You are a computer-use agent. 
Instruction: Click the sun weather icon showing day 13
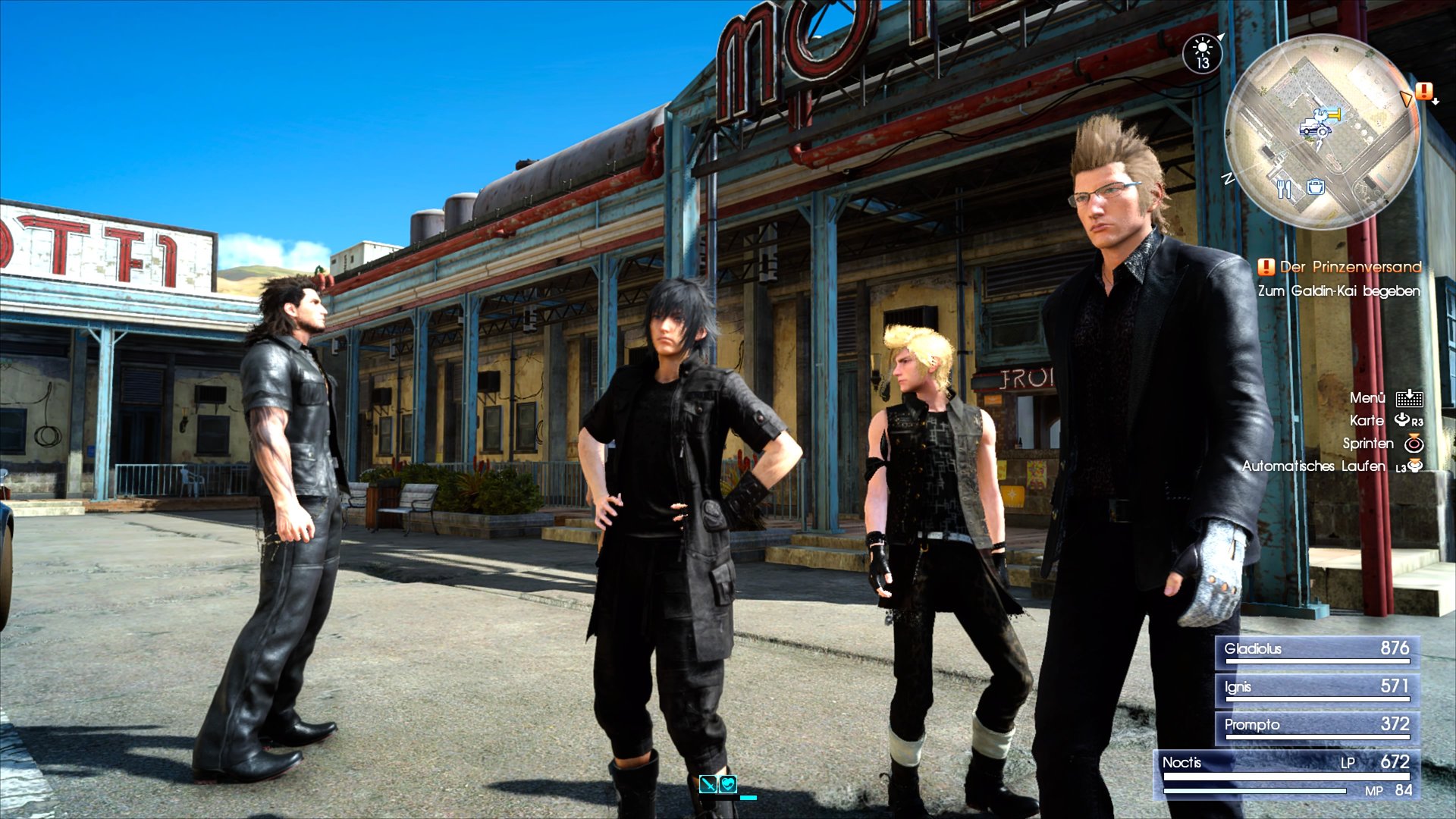1204,53
